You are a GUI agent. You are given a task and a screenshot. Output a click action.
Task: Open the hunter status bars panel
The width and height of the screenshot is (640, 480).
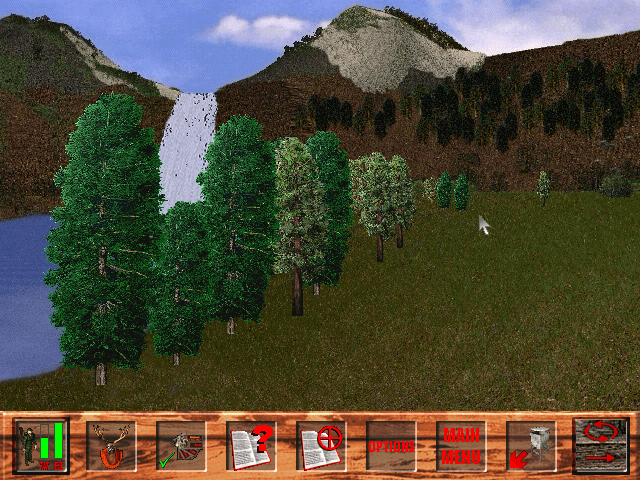41,445
